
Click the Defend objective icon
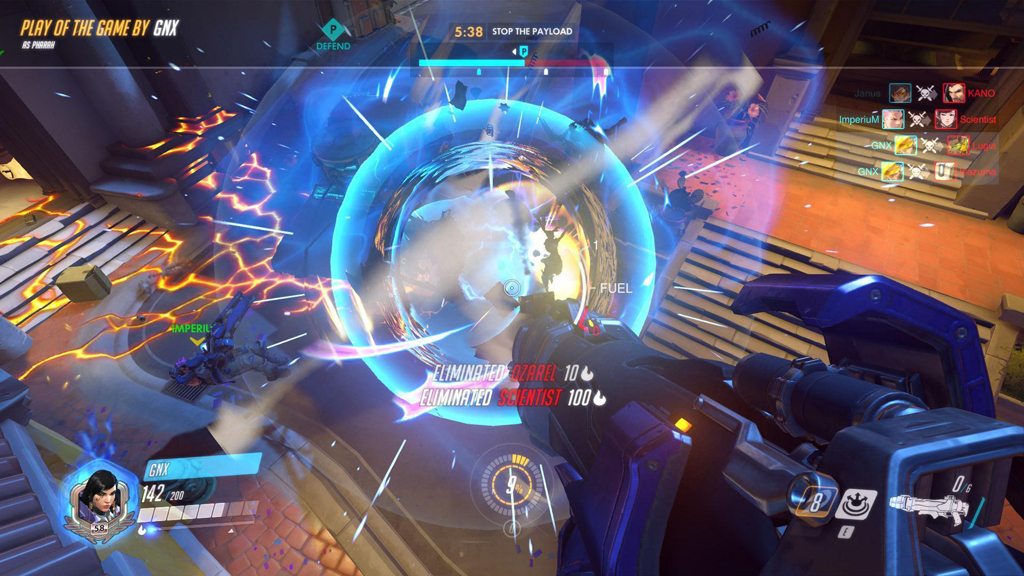tap(333, 35)
